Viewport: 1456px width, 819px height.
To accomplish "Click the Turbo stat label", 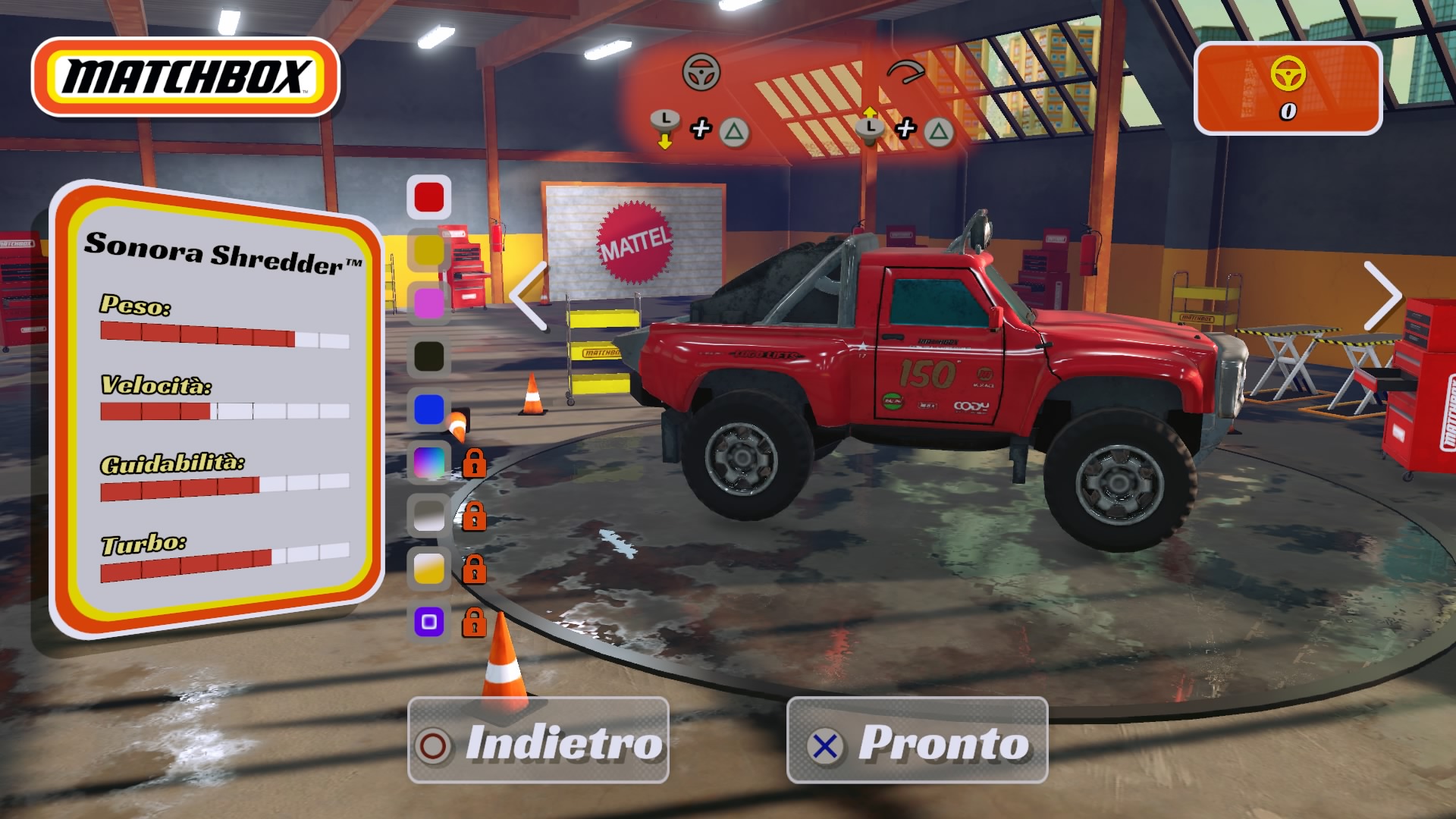I will point(143,543).
